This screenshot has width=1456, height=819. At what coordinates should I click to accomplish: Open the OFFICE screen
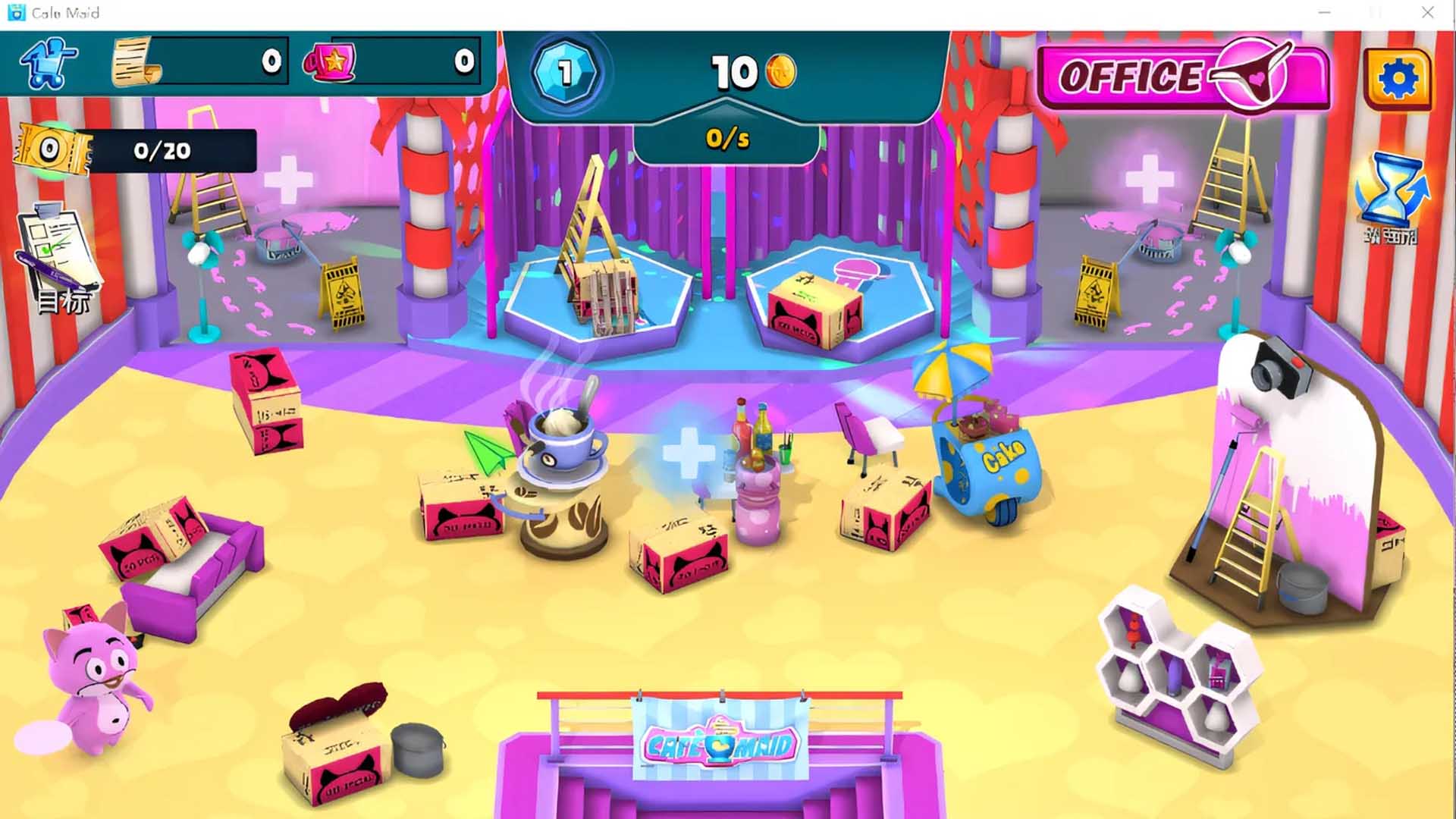click(x=1181, y=77)
